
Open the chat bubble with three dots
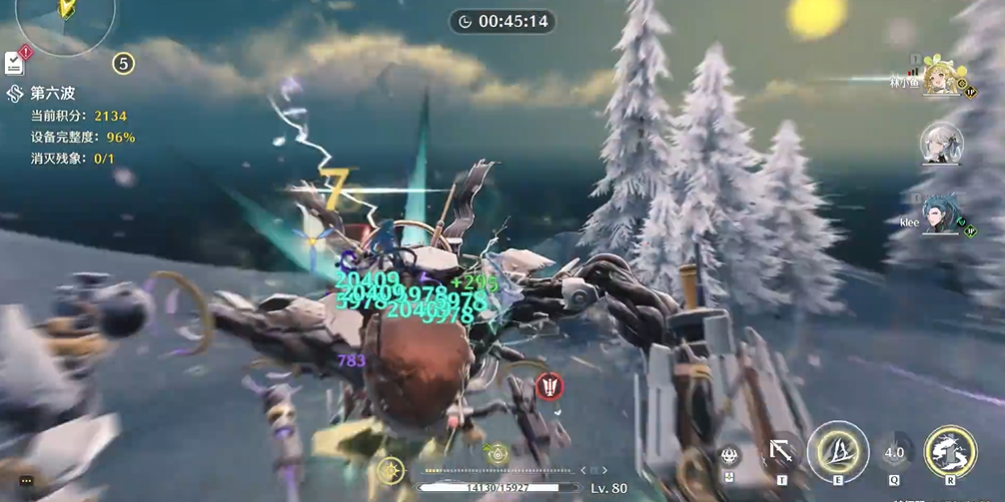26,481
